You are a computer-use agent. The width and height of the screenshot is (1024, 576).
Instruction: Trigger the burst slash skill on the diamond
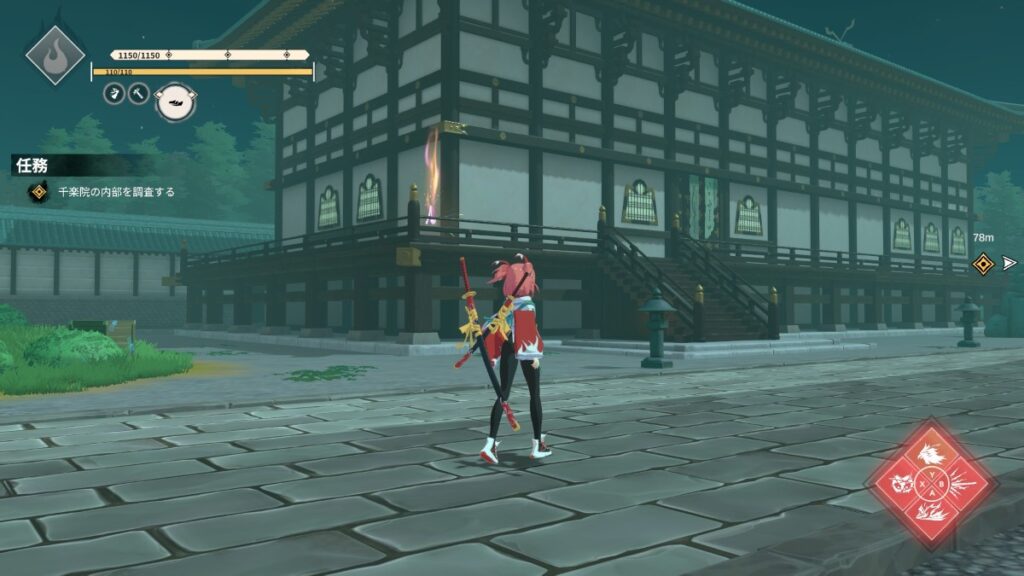pyautogui.click(x=962, y=487)
